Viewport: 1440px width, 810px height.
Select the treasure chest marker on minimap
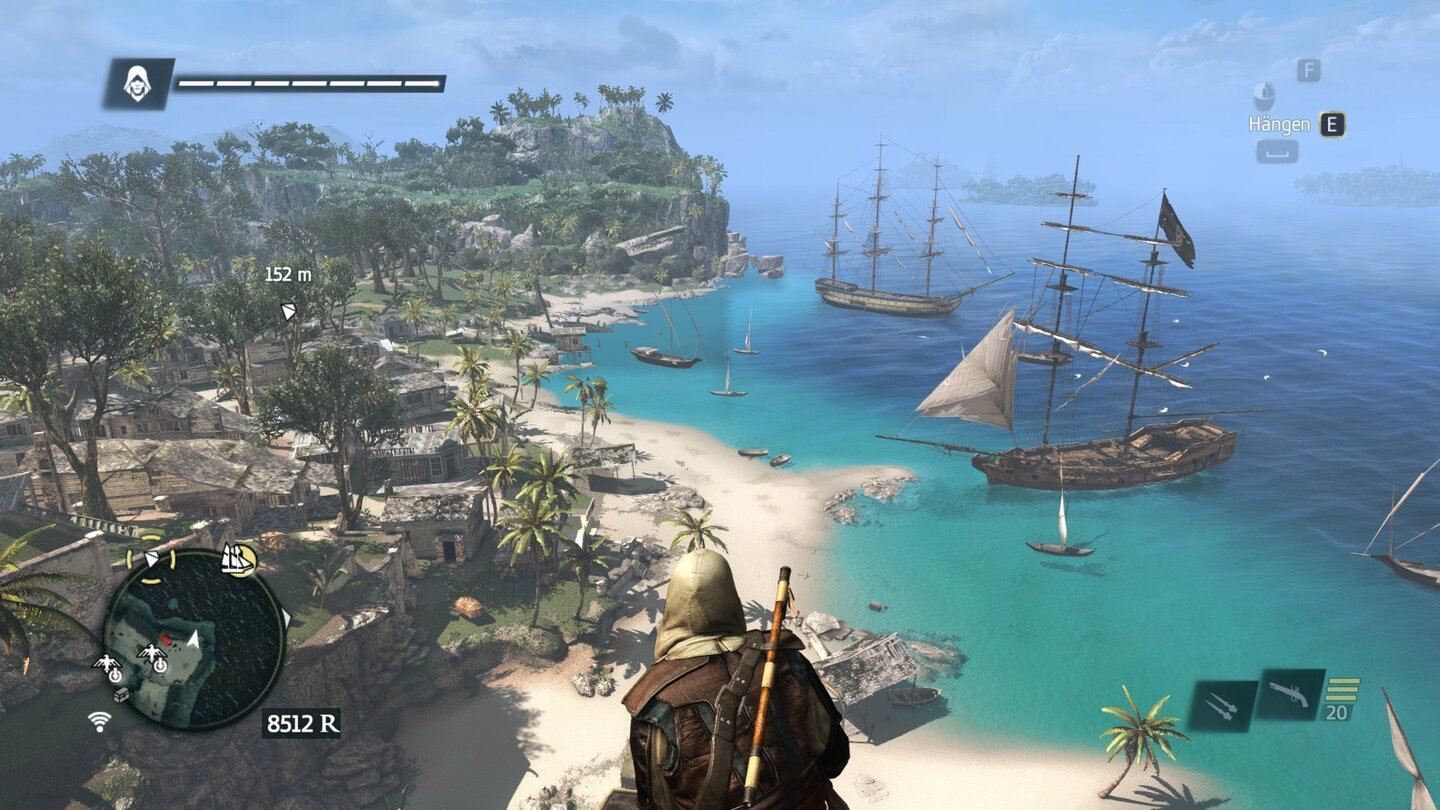pyautogui.click(x=121, y=695)
